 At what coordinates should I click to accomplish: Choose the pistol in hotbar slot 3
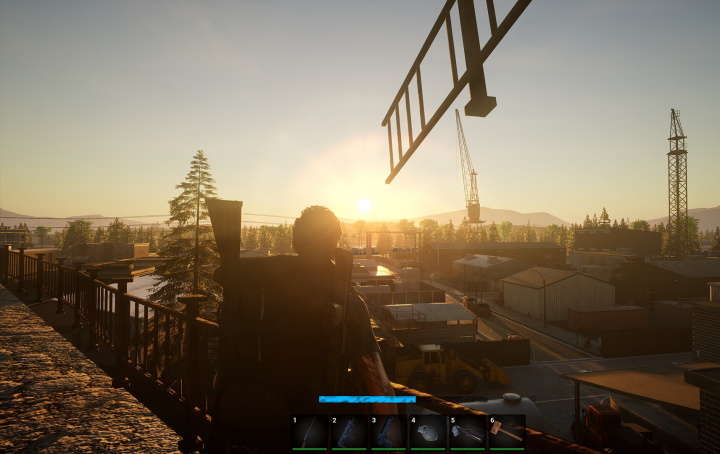coord(388,432)
